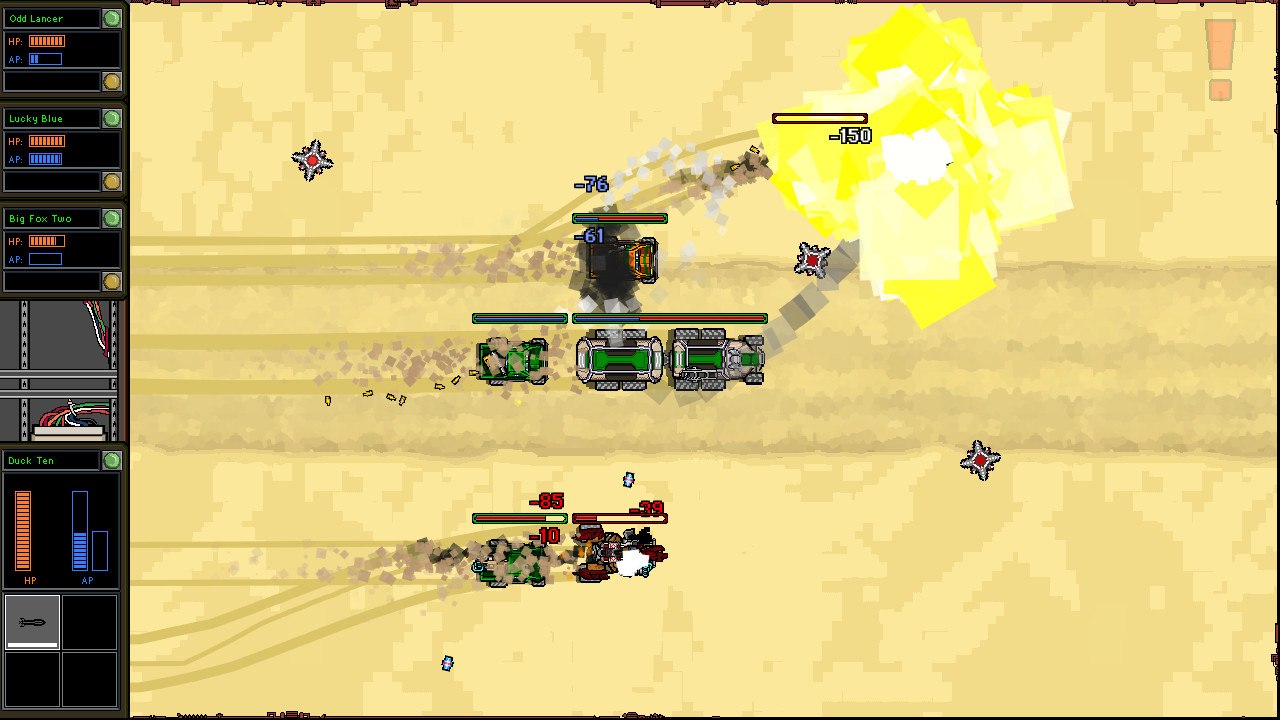Select the Odd Lancer name panel
The height and width of the screenshot is (720, 1280).
point(52,19)
